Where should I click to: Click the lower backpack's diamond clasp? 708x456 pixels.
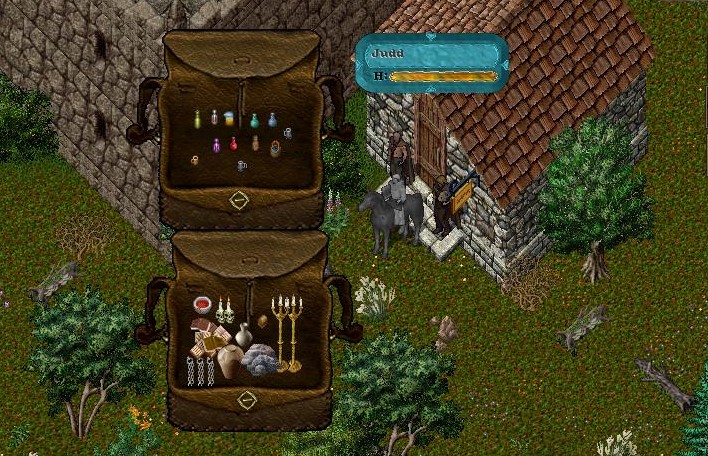(247, 400)
